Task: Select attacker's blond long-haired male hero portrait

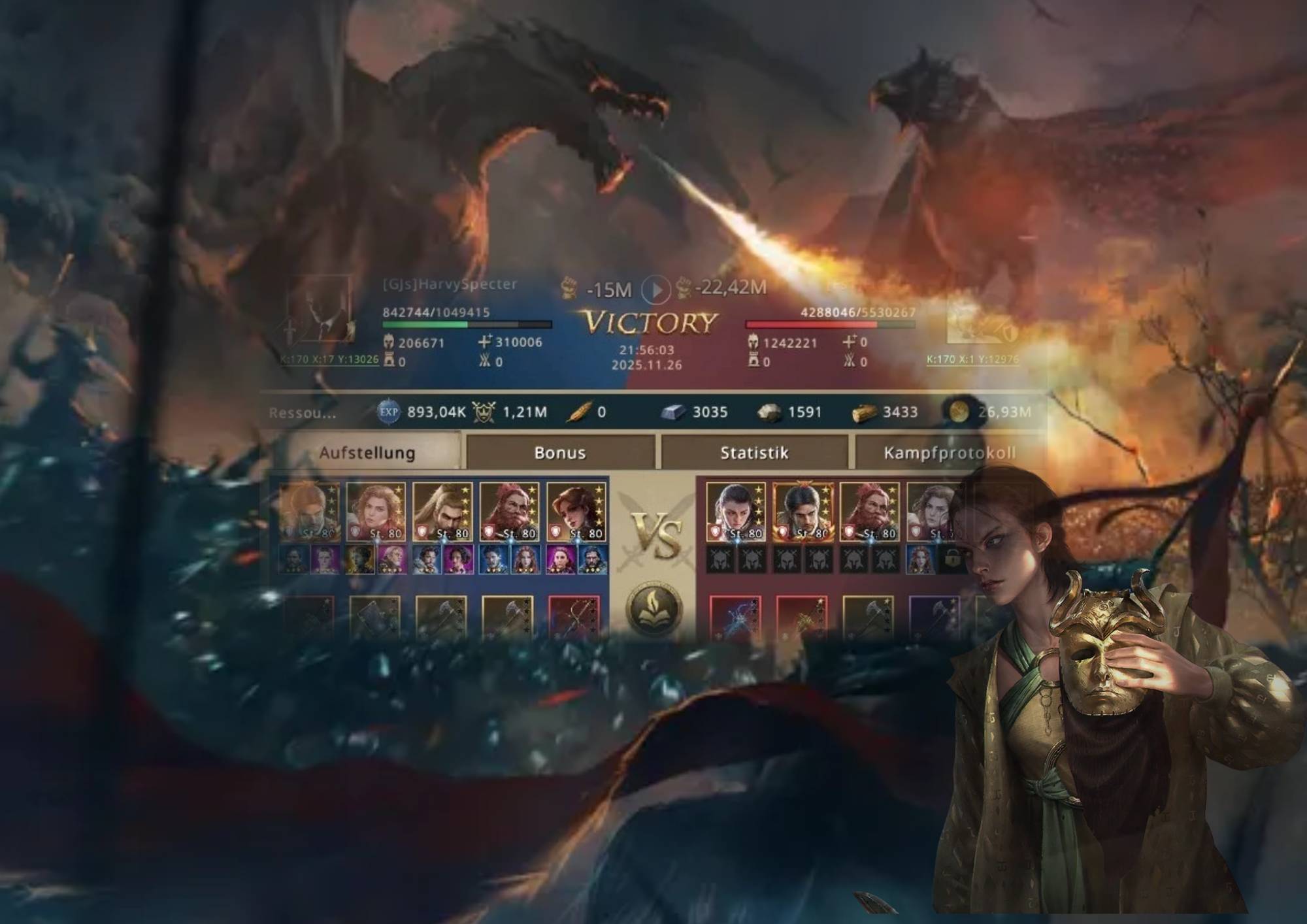Action: click(x=442, y=511)
